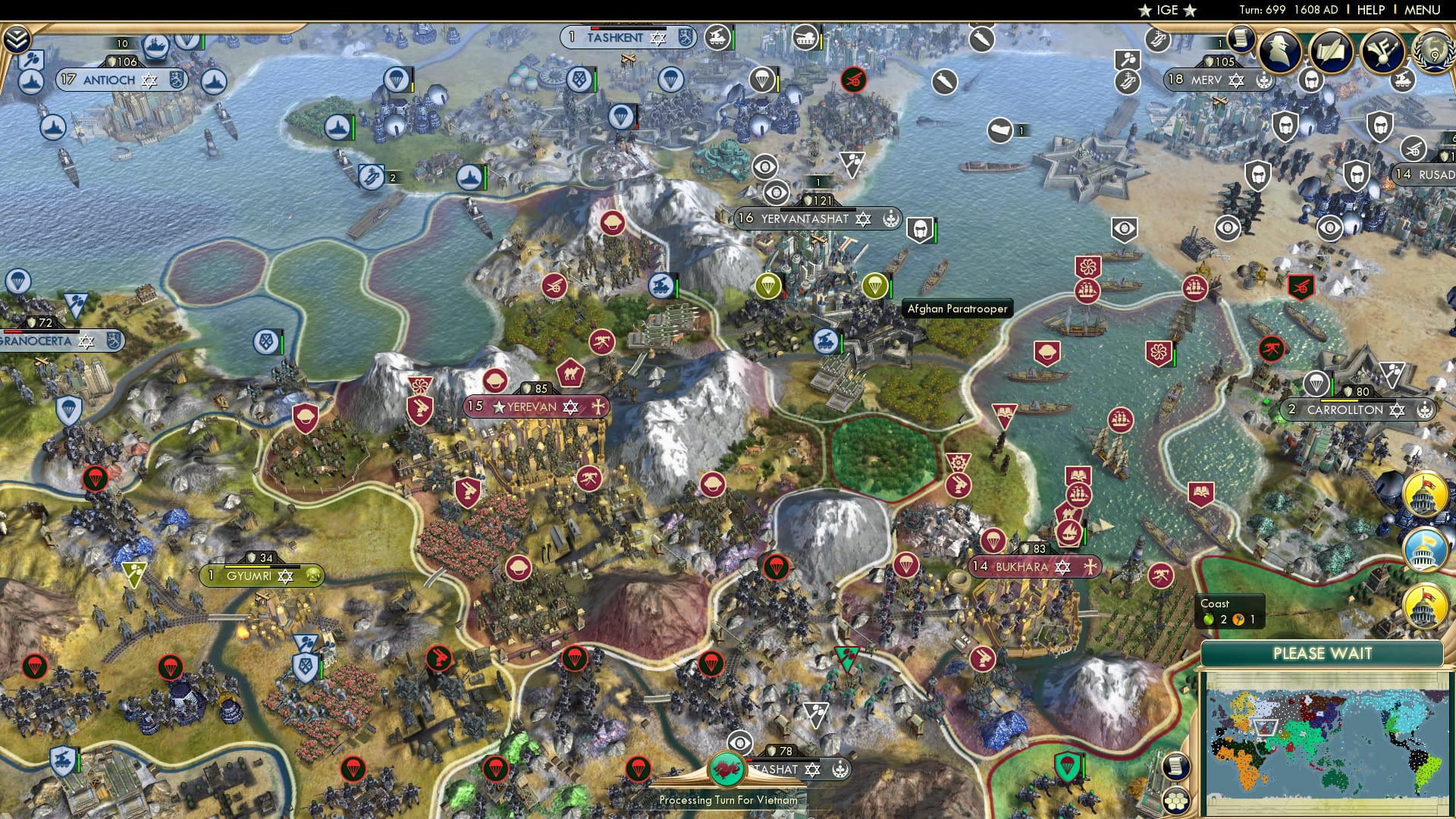Screen dimensions: 1456x819
Task: Click the Judaism star on Yerevan's banner
Action: coord(570,407)
